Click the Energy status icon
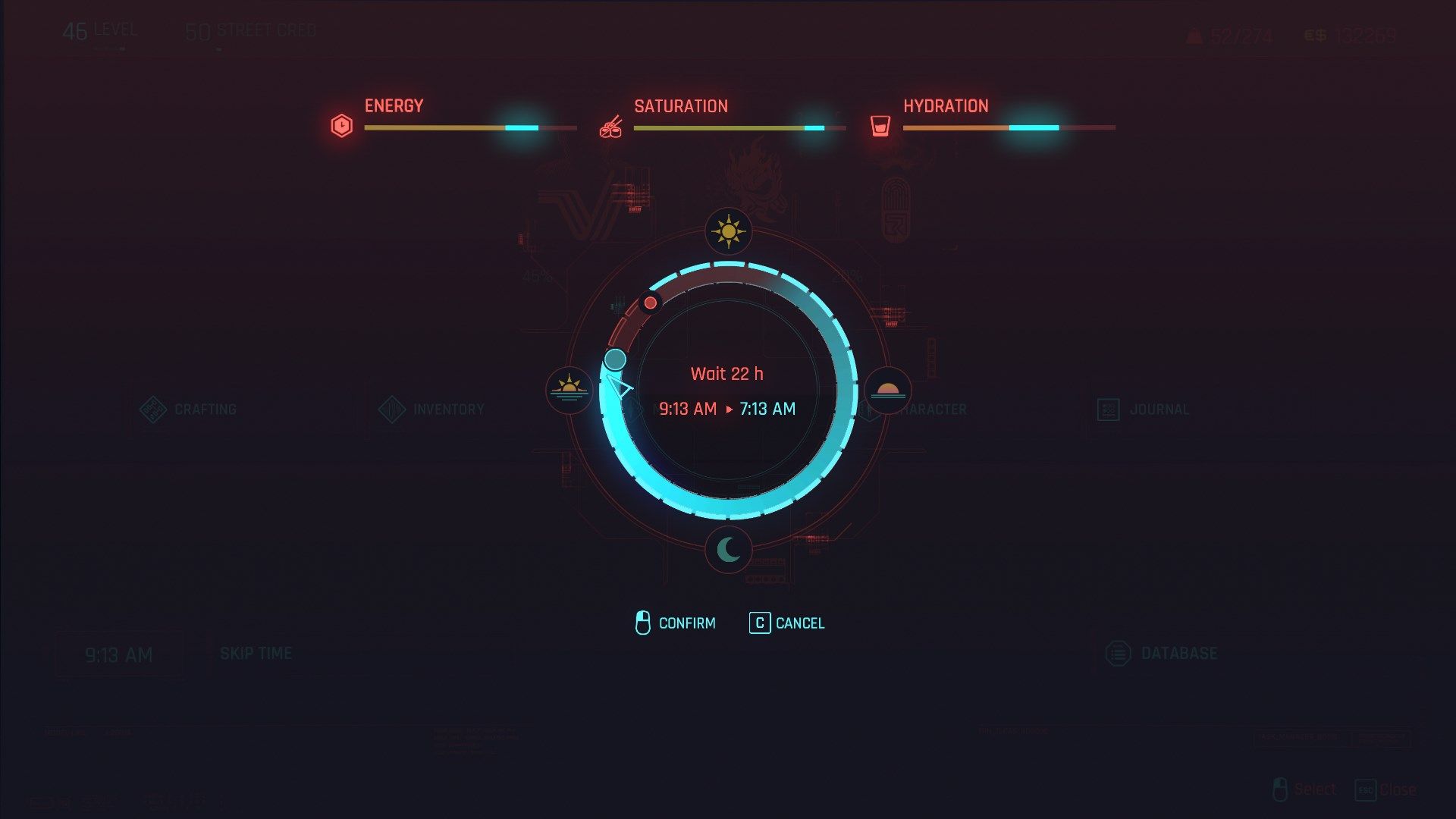The image size is (1456, 819). point(341,125)
